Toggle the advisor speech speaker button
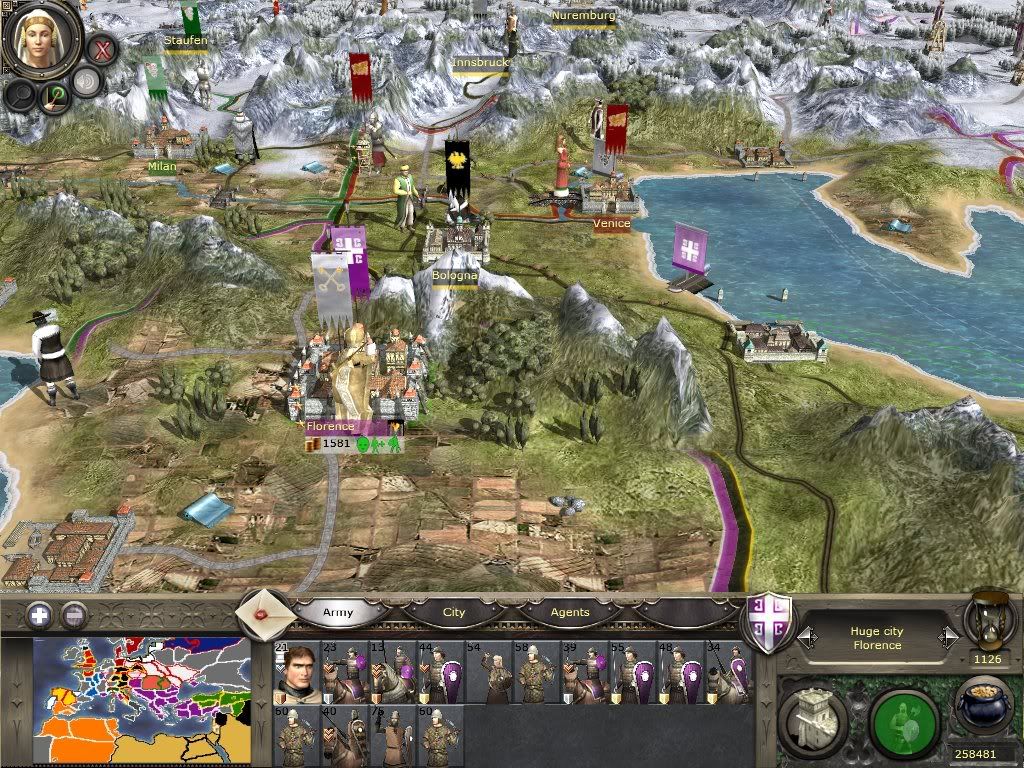Image resolution: width=1024 pixels, height=768 pixels. pos(86,82)
